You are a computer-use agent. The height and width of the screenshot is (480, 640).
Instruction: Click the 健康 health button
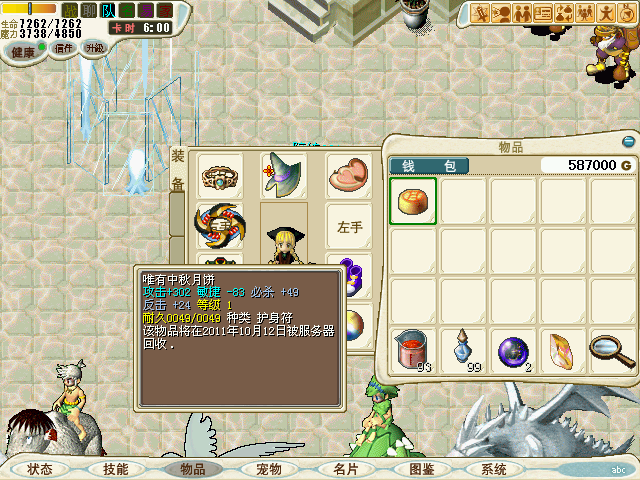pos(23,51)
